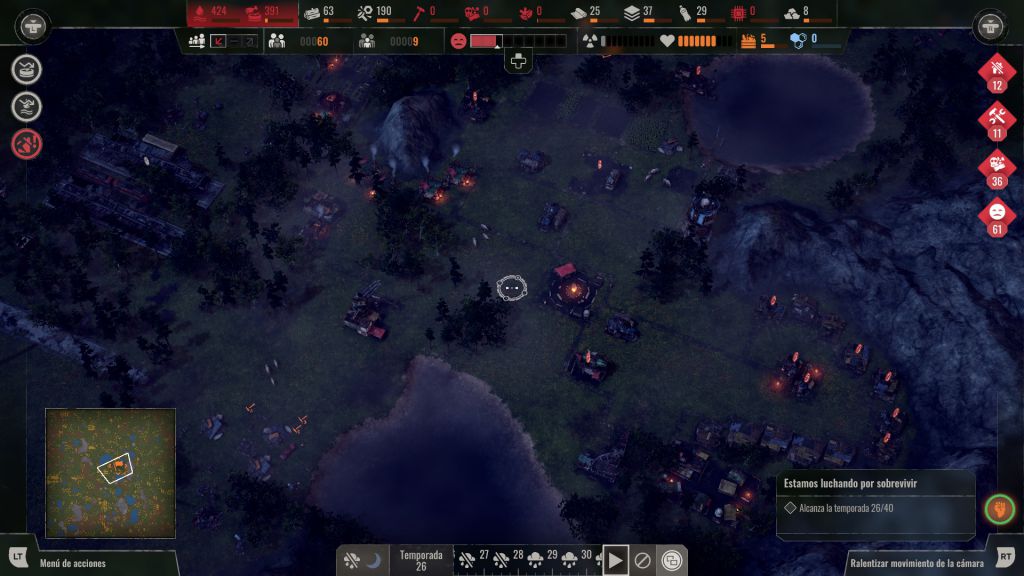Click the top-right round menu button

pos(990,25)
